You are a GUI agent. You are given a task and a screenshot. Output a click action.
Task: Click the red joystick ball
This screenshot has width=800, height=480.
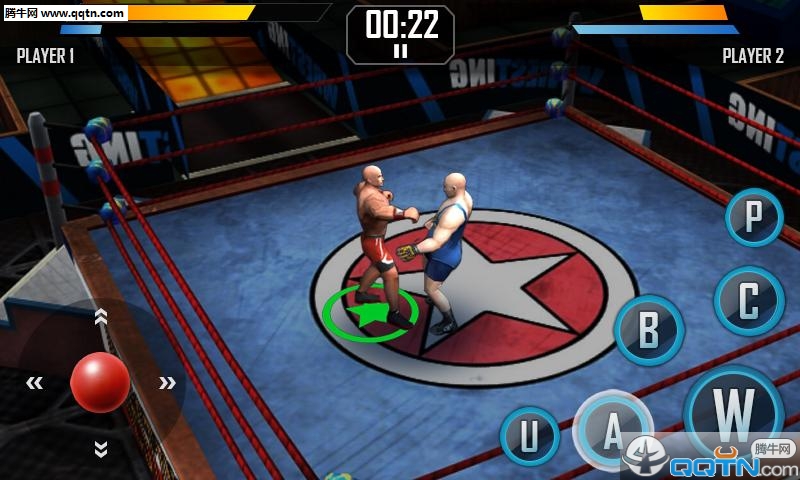[100, 381]
